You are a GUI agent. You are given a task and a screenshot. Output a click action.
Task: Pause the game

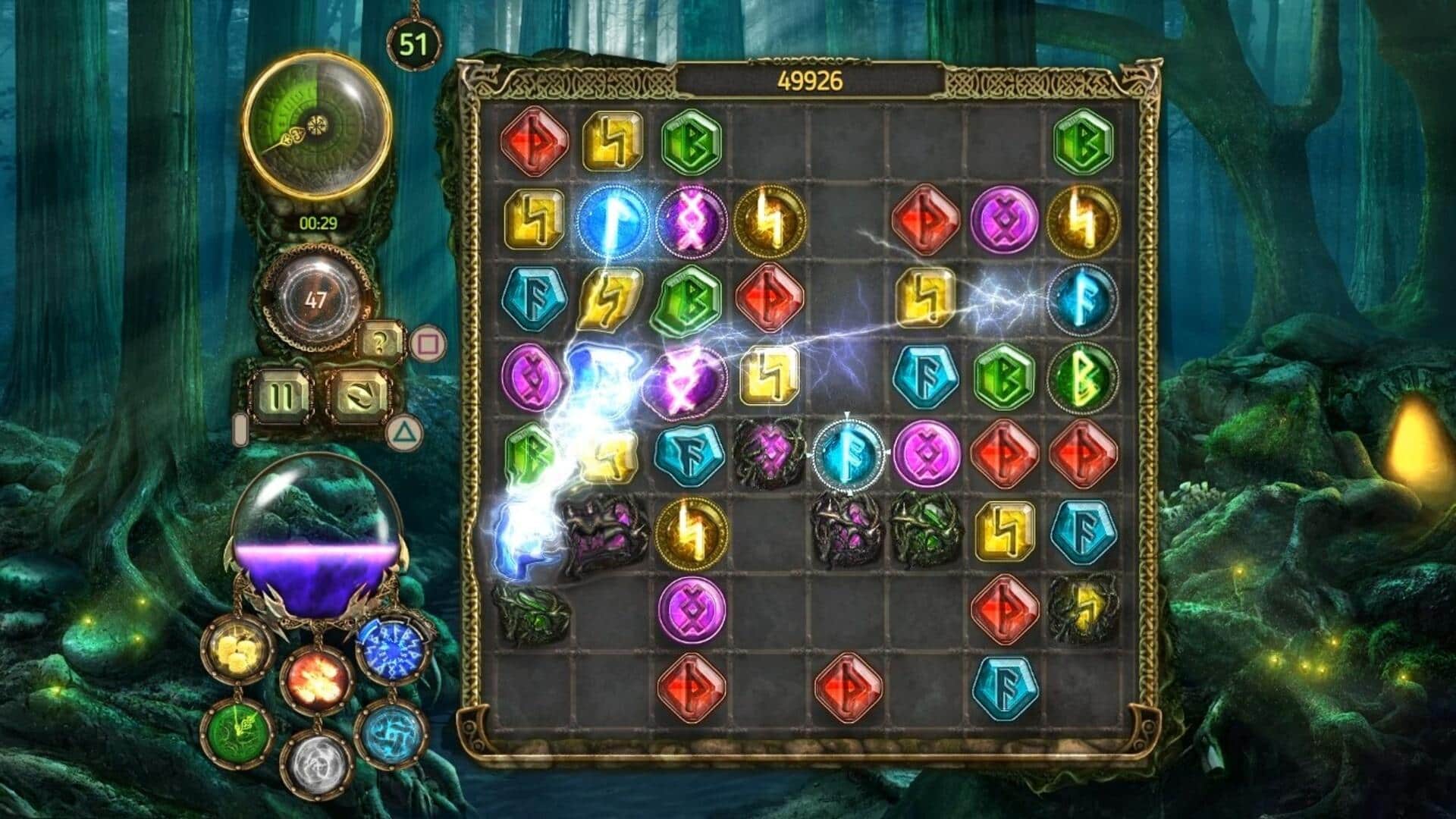pos(281,398)
